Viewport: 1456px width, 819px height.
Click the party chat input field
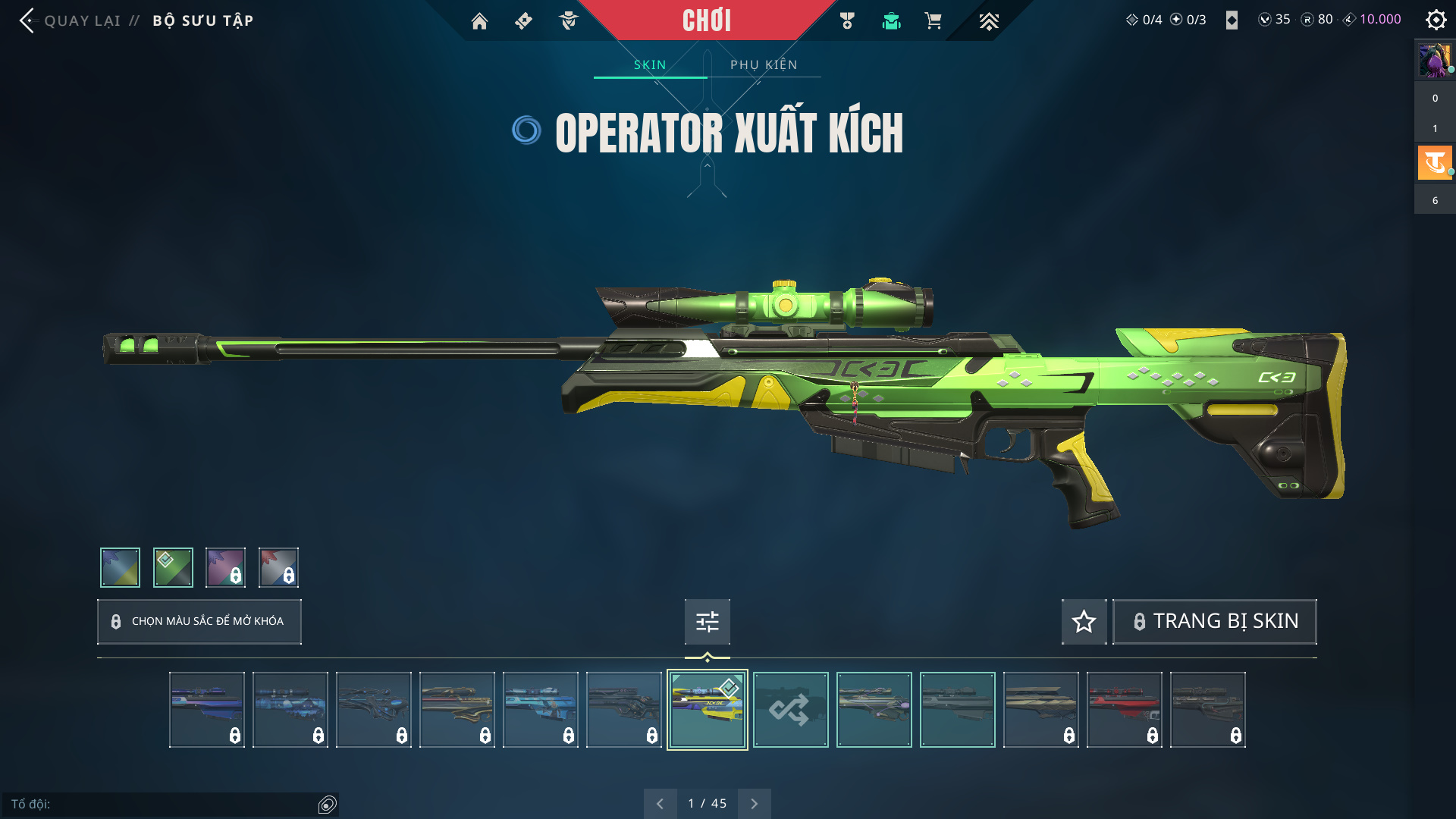(163, 804)
